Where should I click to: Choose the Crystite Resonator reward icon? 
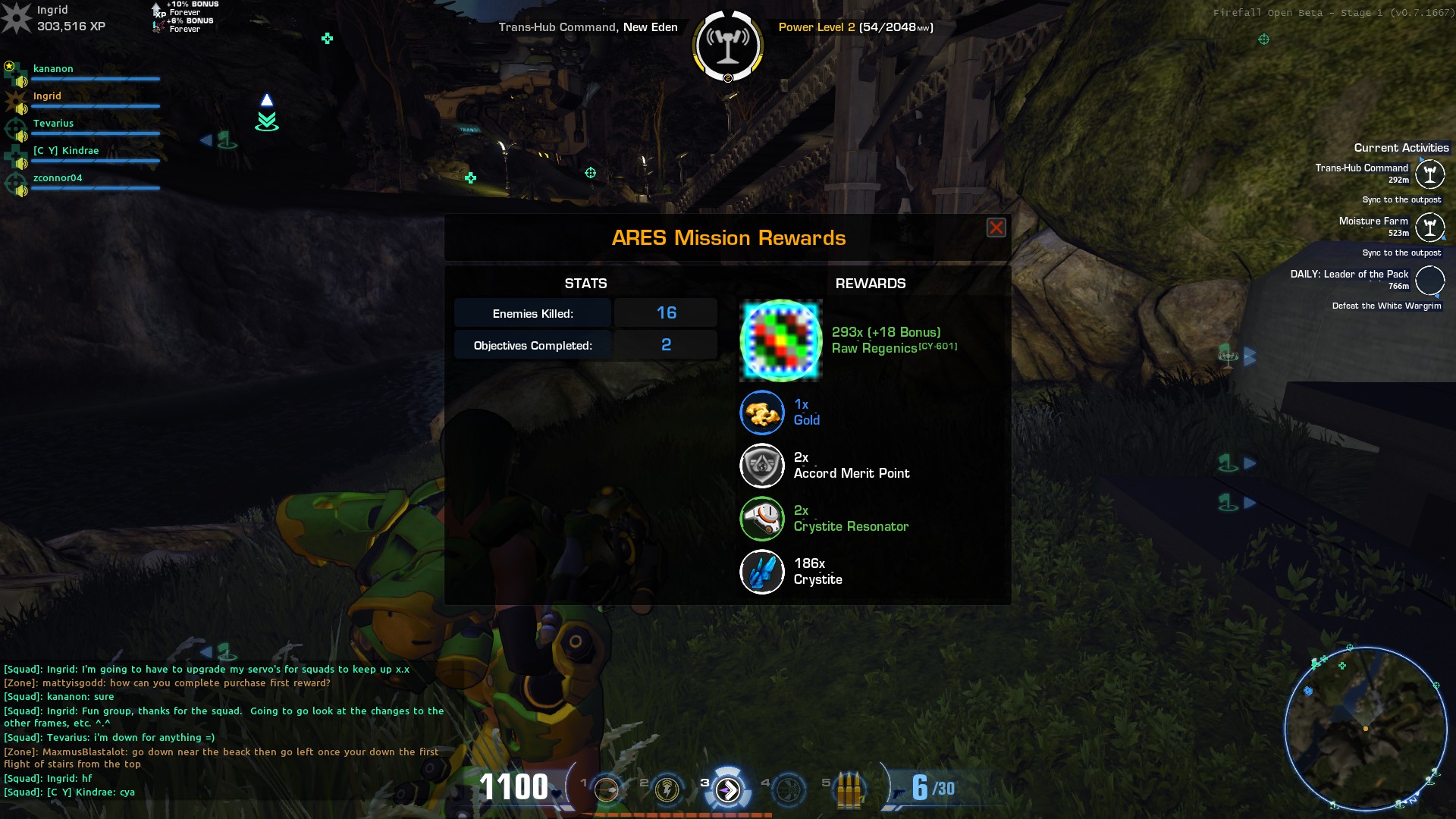(762, 519)
